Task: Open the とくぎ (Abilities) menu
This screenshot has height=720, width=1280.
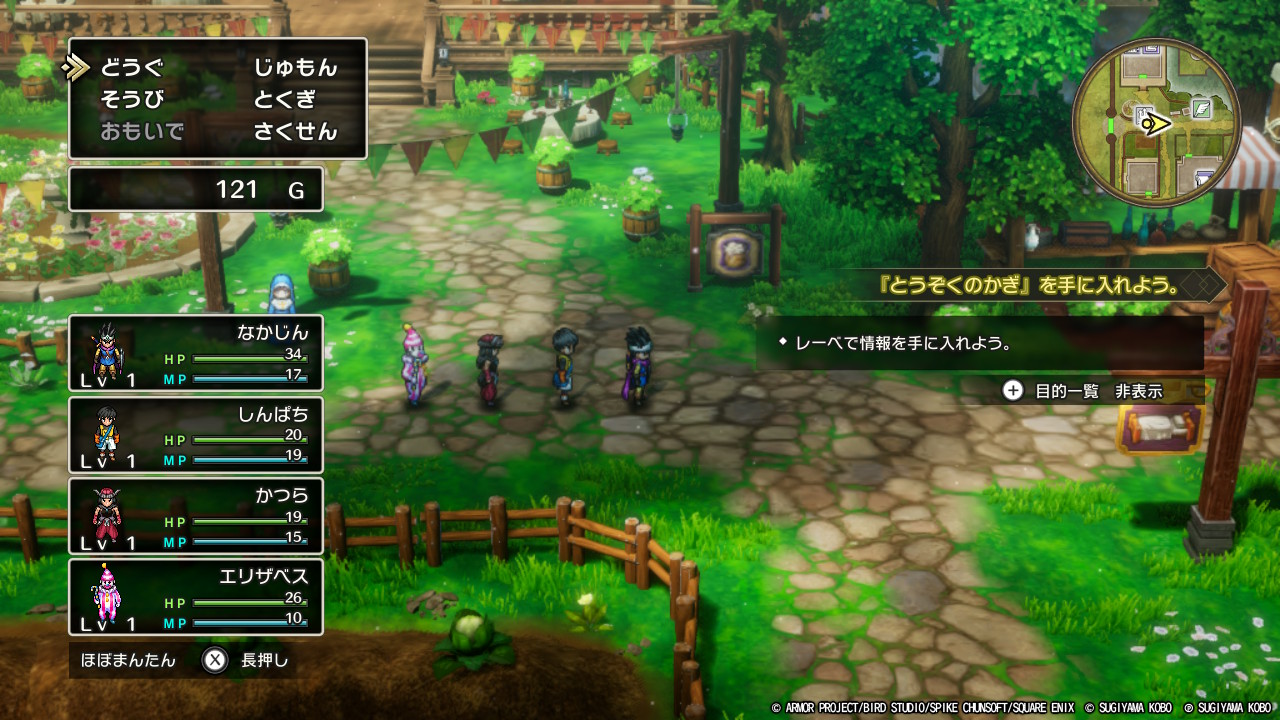Action: (284, 99)
